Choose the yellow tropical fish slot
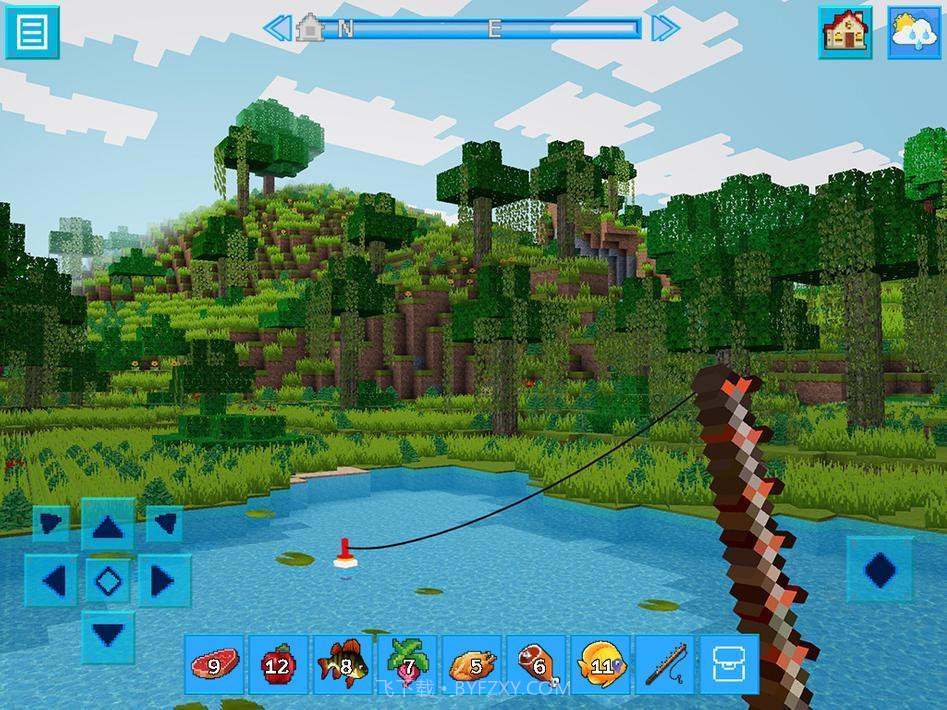The height and width of the screenshot is (710, 947). (600, 664)
